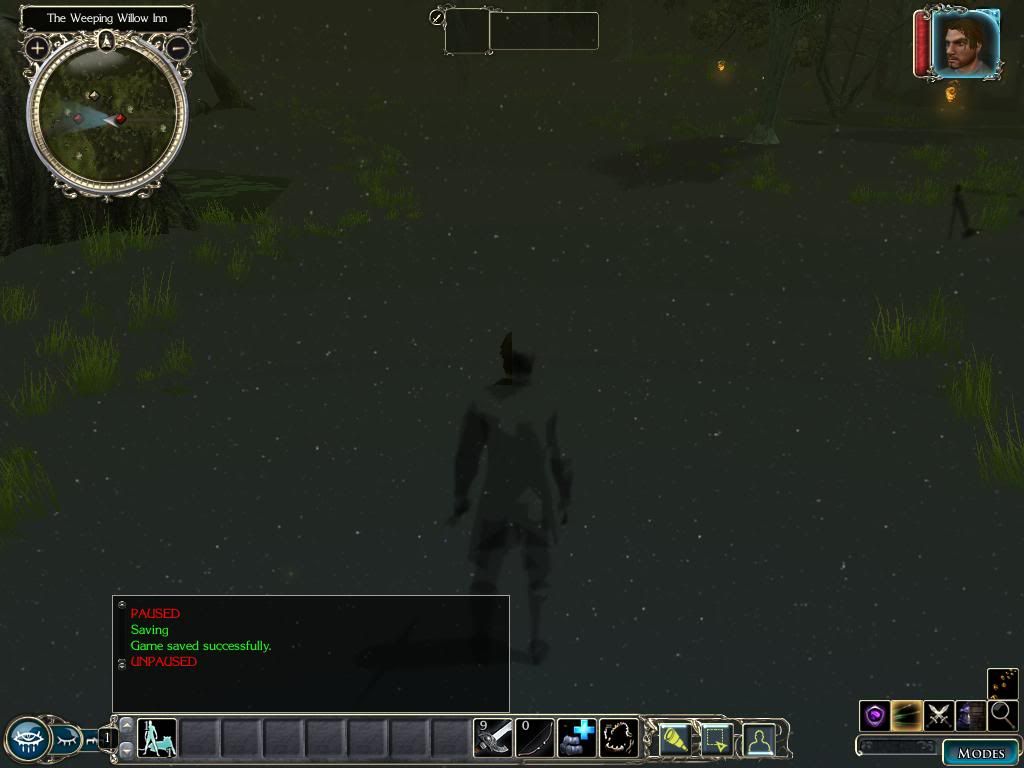Select the sword weapon slot
1024x768 pixels.
(493, 739)
